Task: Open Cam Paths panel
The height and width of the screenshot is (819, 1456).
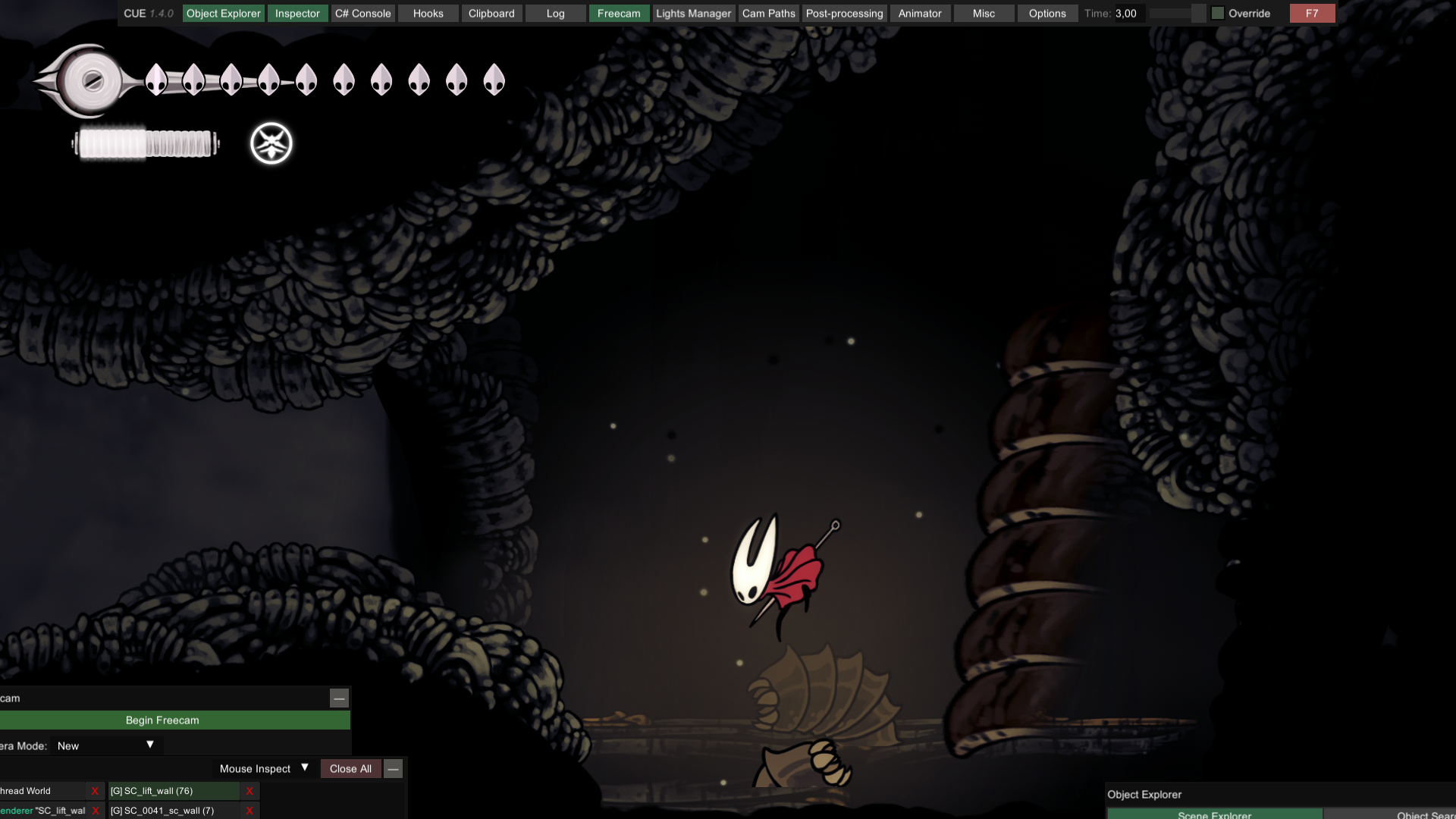Action: point(768,14)
